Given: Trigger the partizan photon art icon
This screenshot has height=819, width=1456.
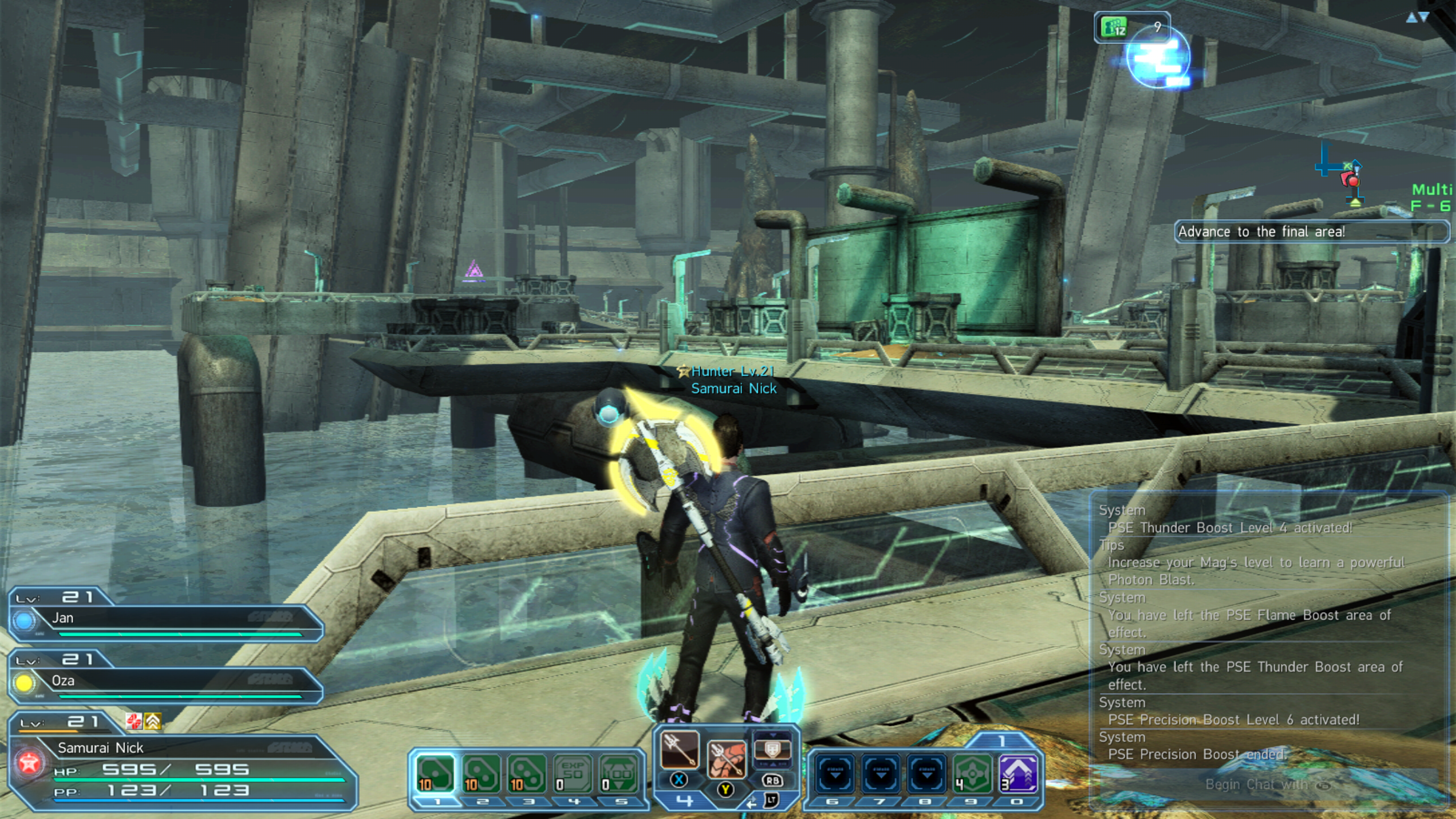Looking at the screenshot, I should coord(726,758).
